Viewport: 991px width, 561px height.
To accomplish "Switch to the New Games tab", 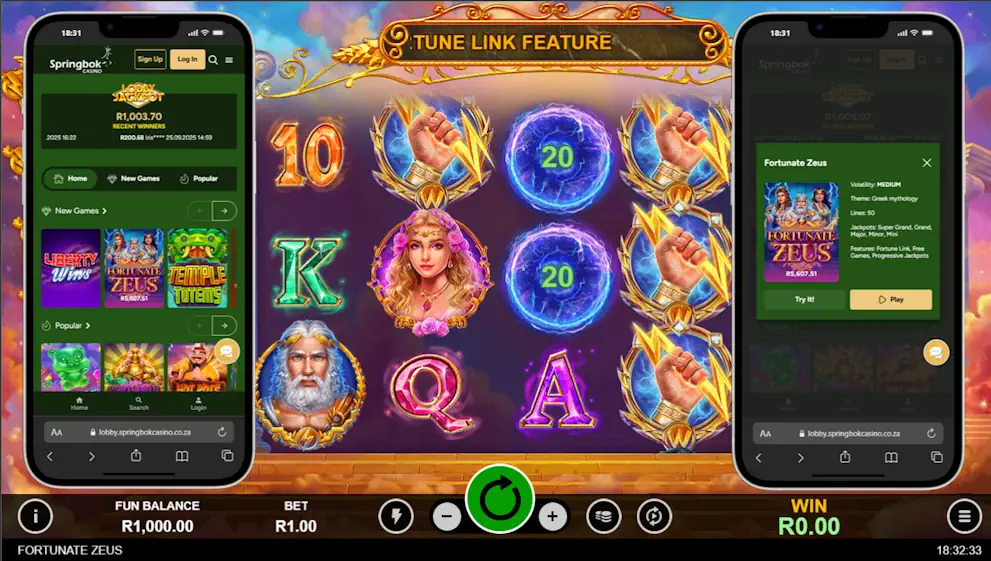I will (x=134, y=179).
